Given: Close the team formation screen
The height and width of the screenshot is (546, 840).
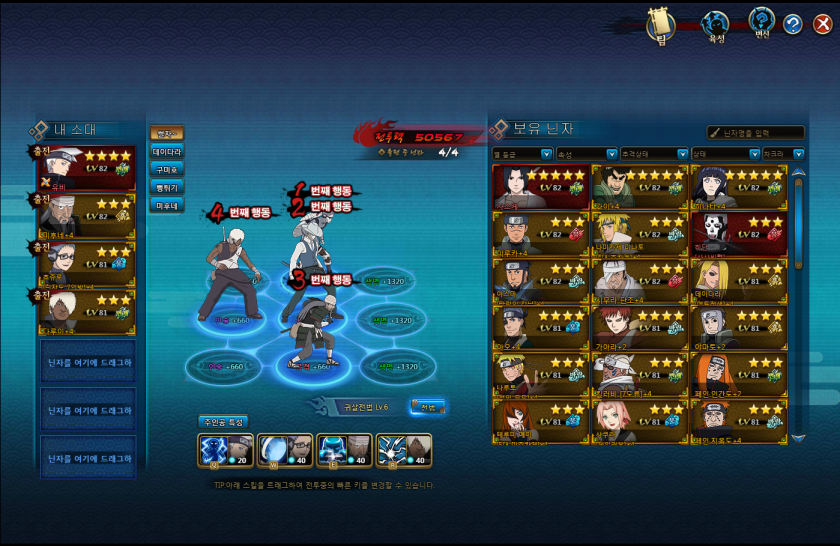Looking at the screenshot, I should (822, 25).
